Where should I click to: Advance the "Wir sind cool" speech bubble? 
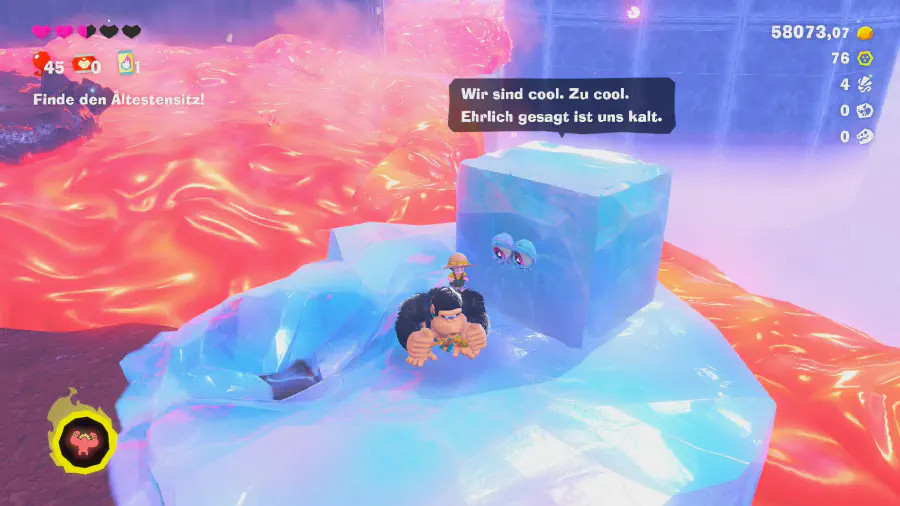click(x=561, y=105)
